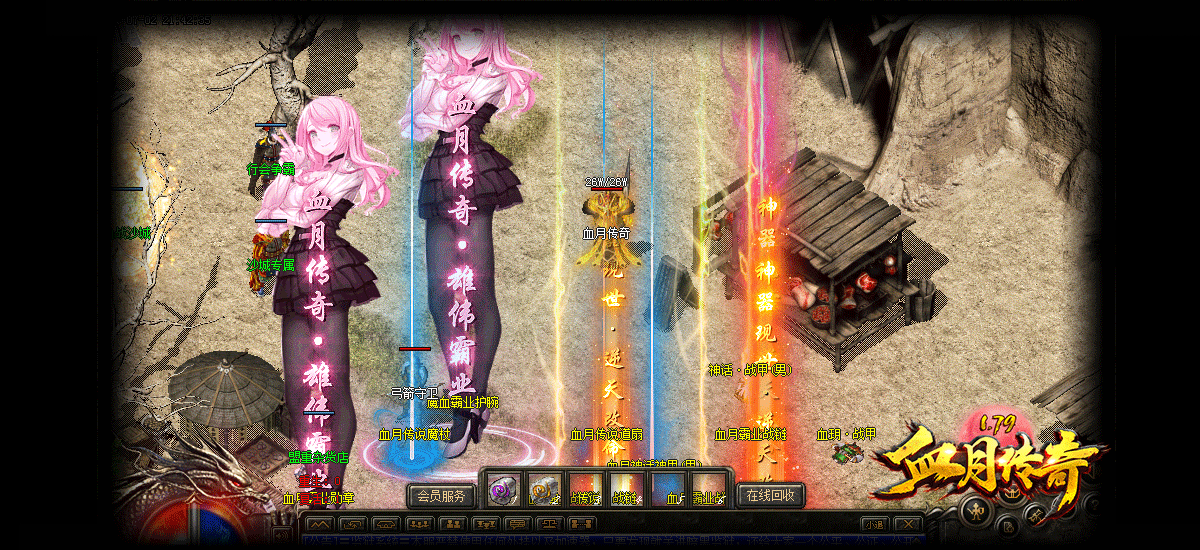Select the purple swirl scroll slot

coord(503,490)
